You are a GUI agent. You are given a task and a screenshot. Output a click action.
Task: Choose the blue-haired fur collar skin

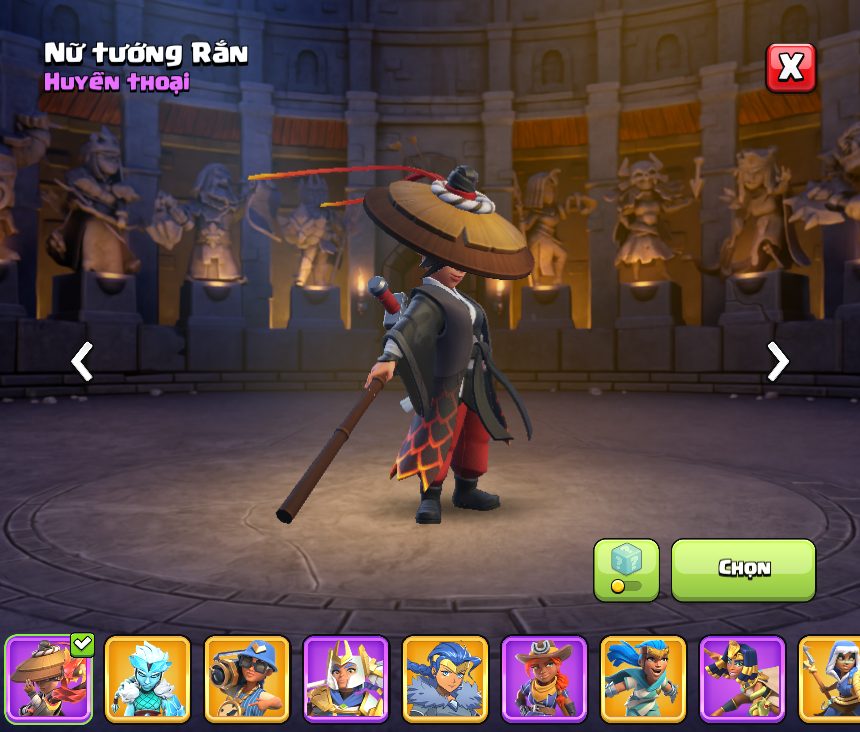pyautogui.click(x=445, y=678)
